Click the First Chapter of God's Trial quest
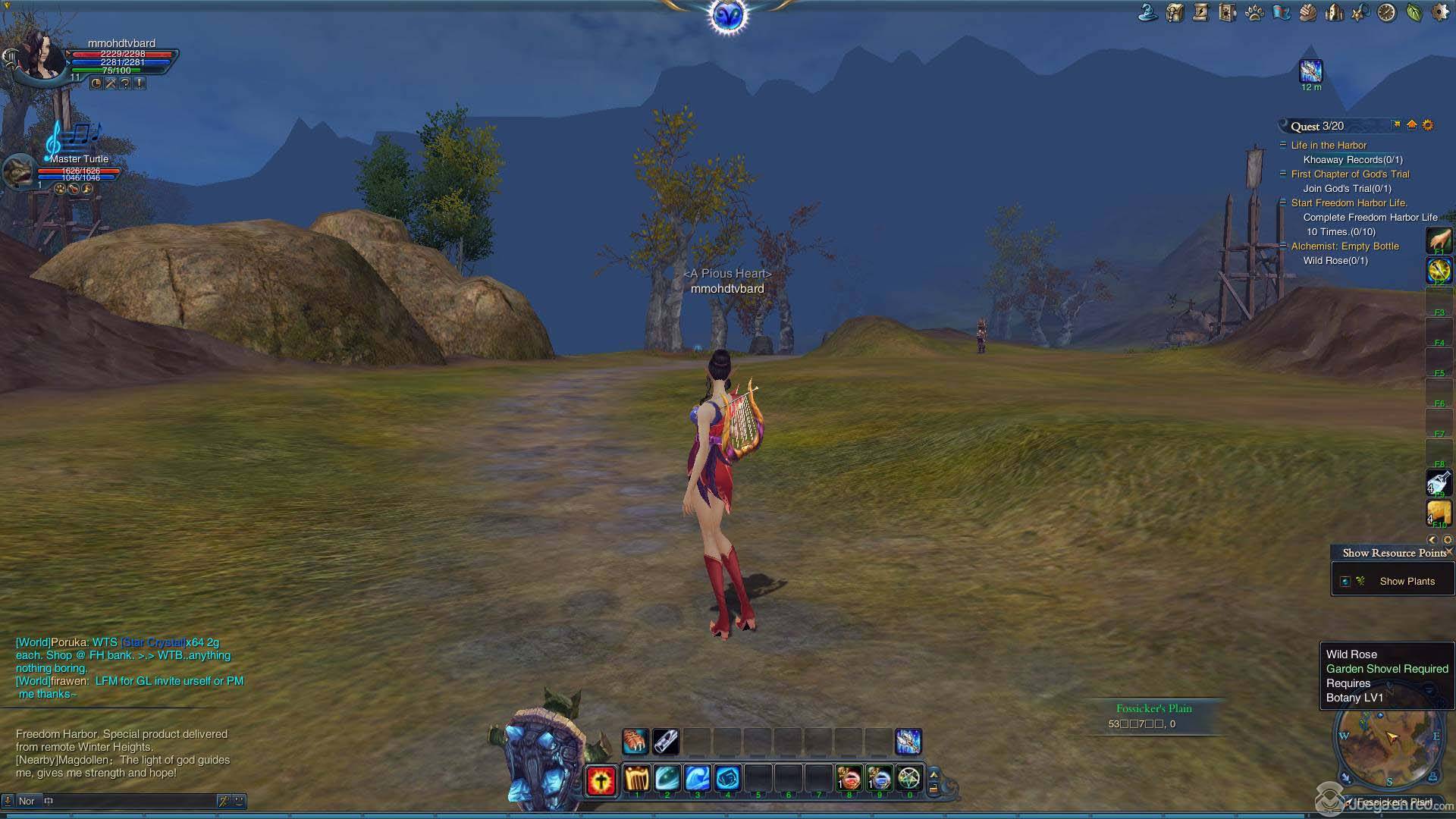 tap(1350, 174)
